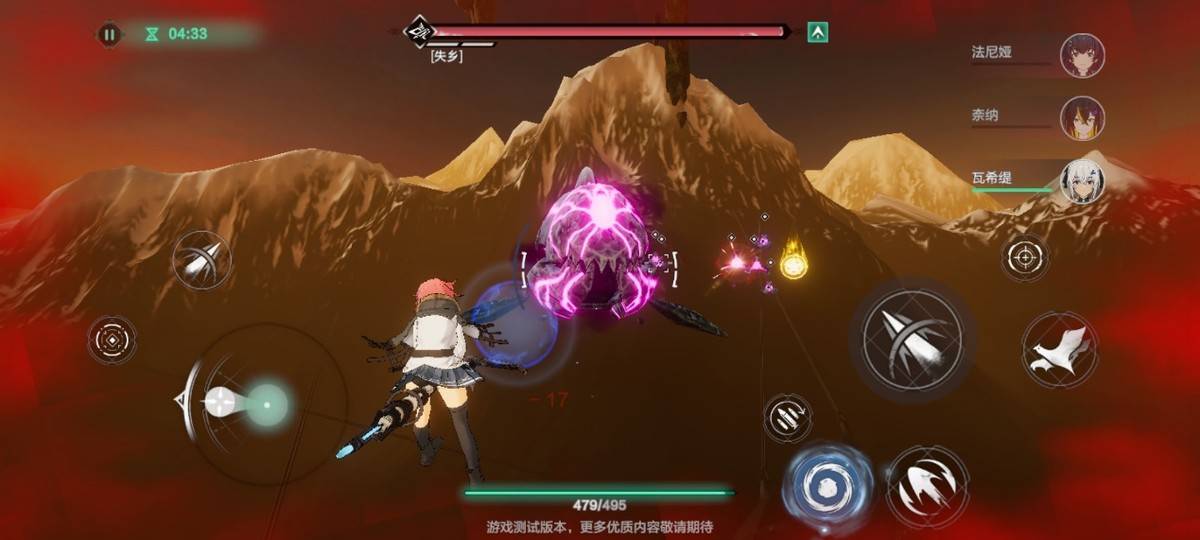
Task: Activate the spread-shot burst skill
Action: click(927, 487)
